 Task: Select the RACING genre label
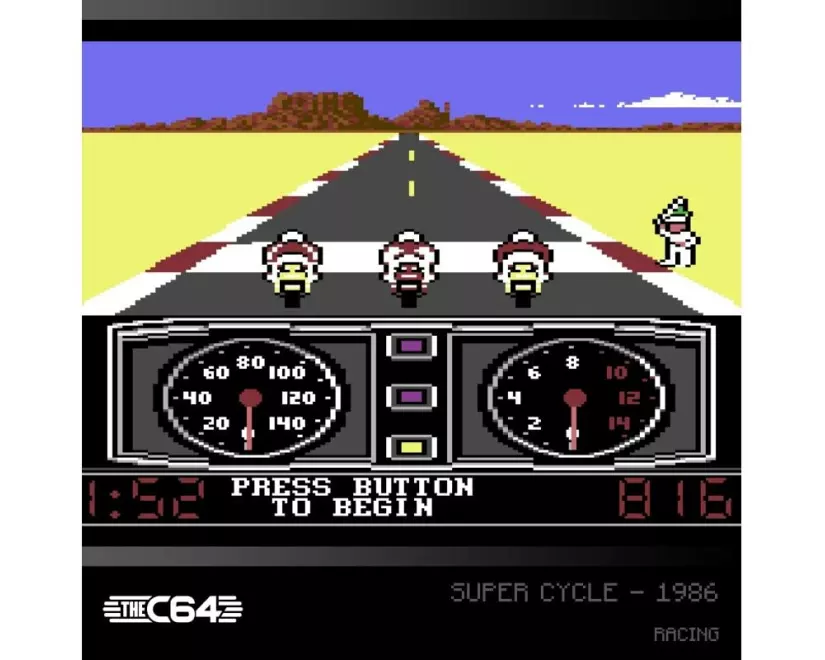685,634
